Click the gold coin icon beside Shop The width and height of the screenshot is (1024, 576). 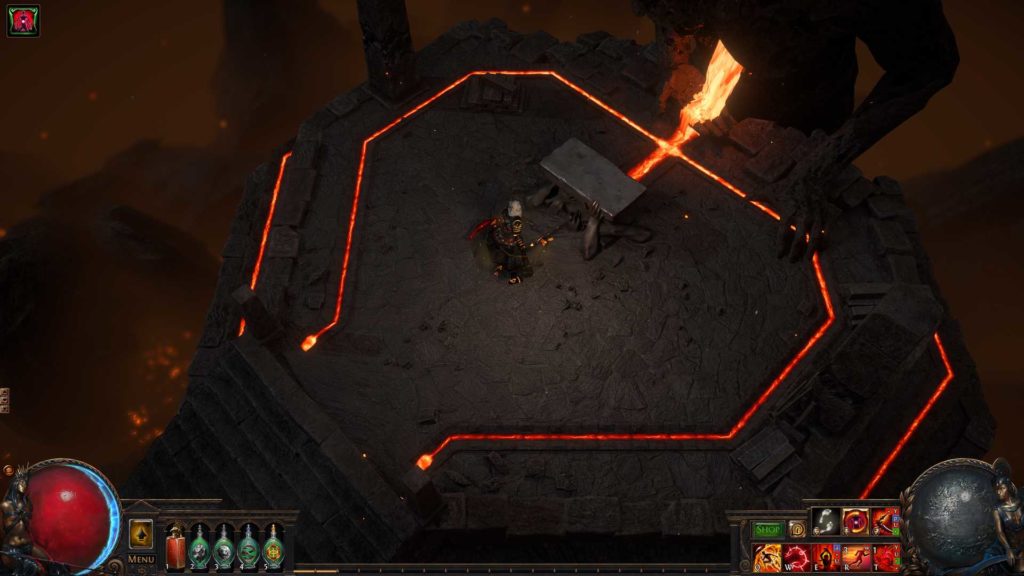tap(797, 529)
